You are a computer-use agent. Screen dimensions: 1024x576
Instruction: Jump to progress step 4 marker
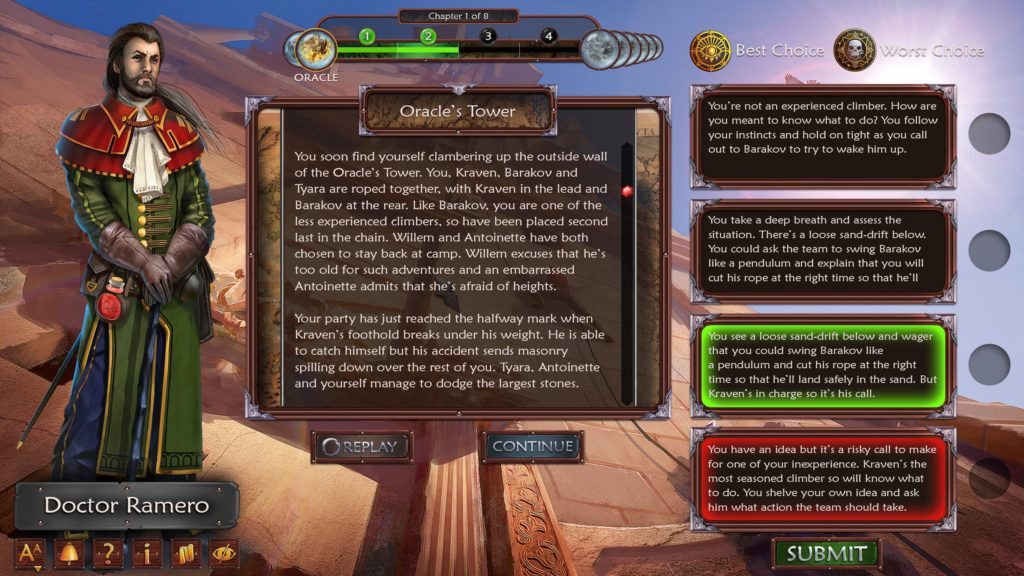coord(548,36)
